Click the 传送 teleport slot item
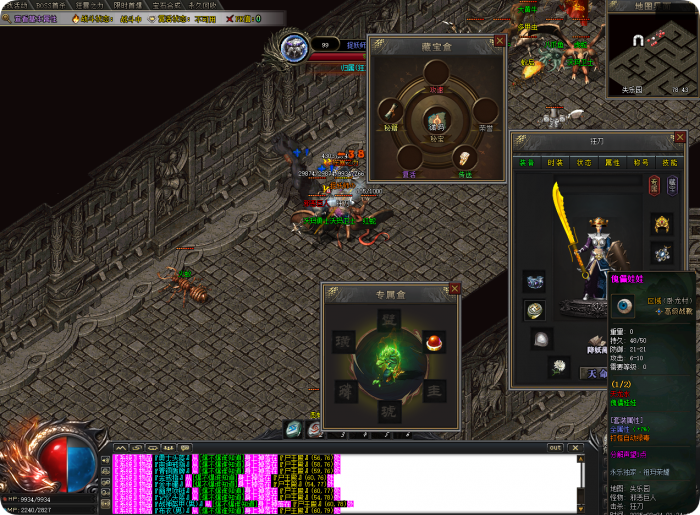This screenshot has height=515, width=700. click(x=463, y=158)
